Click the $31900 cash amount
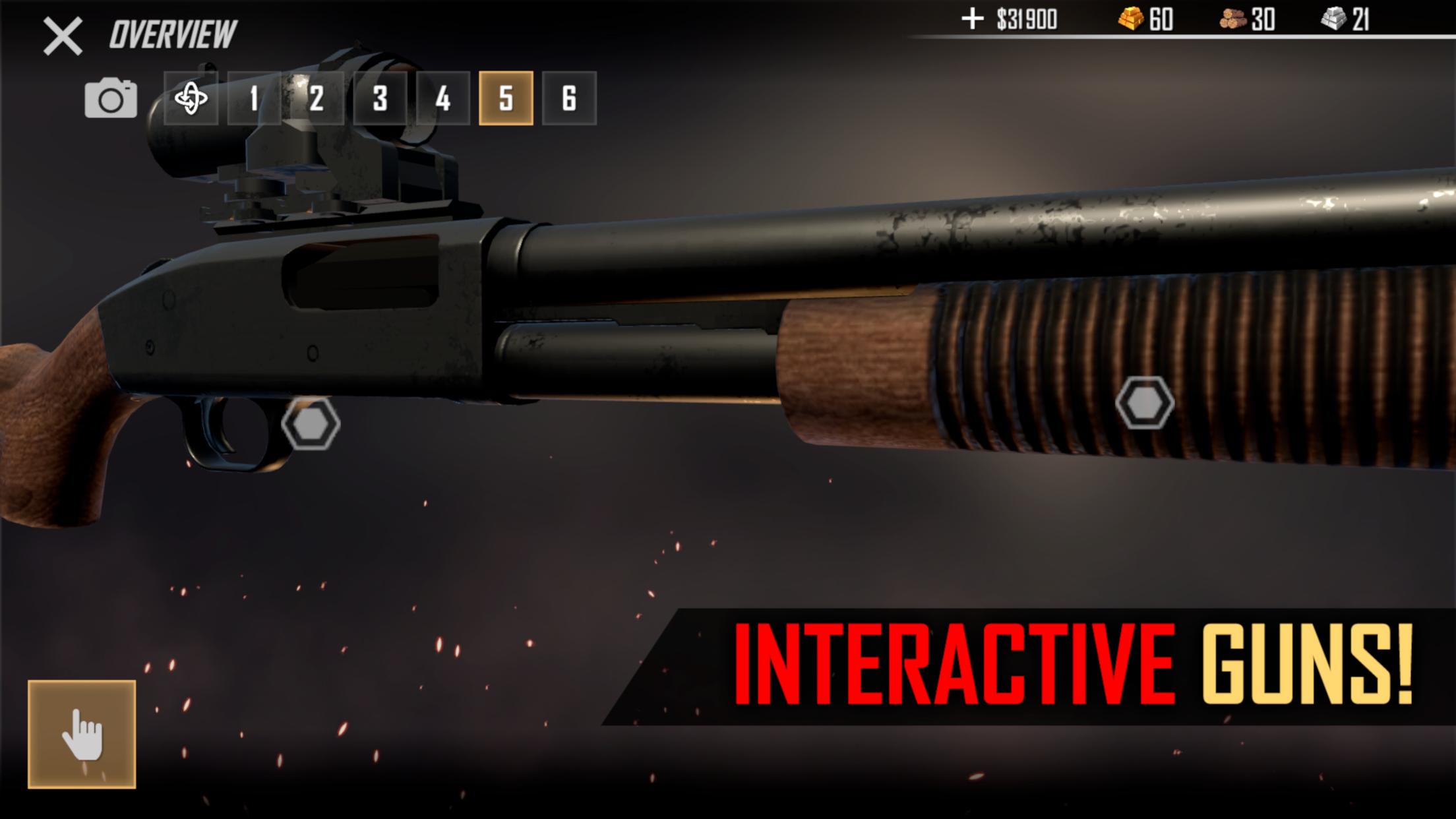Screen dimensions: 1456x819 pos(1026,20)
